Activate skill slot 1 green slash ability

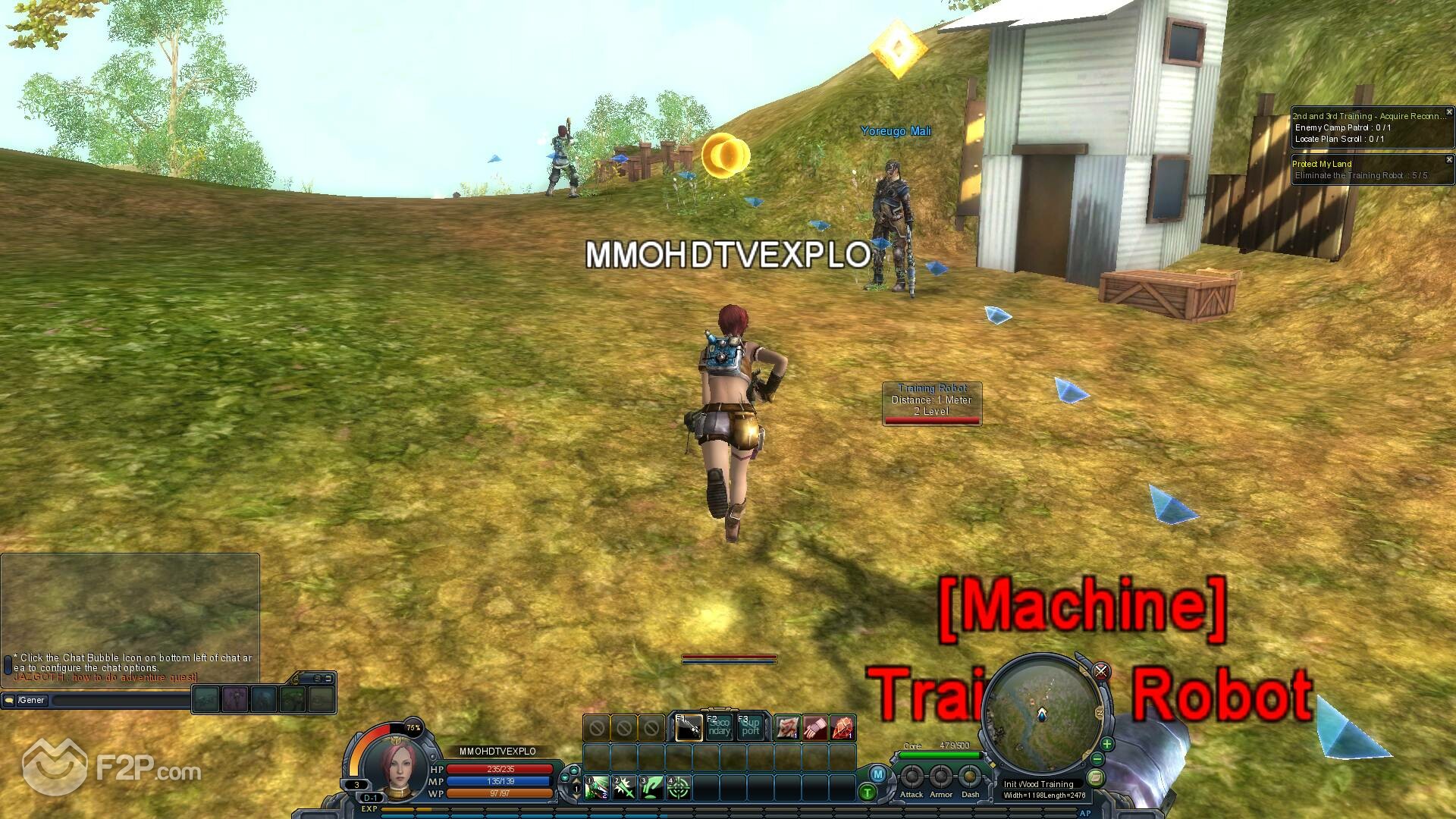click(x=597, y=788)
